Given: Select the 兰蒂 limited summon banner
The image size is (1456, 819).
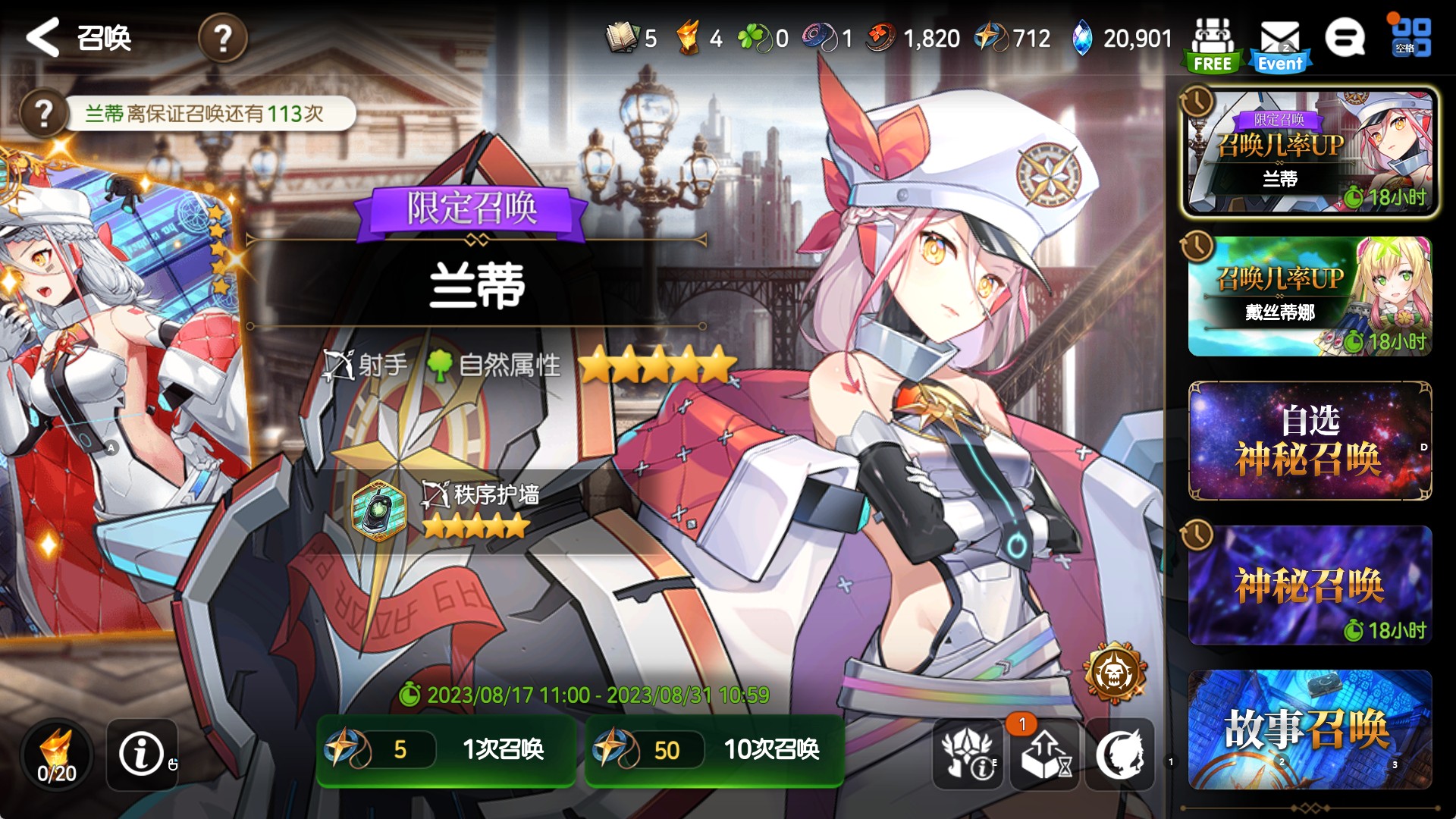Looking at the screenshot, I should (1310, 152).
